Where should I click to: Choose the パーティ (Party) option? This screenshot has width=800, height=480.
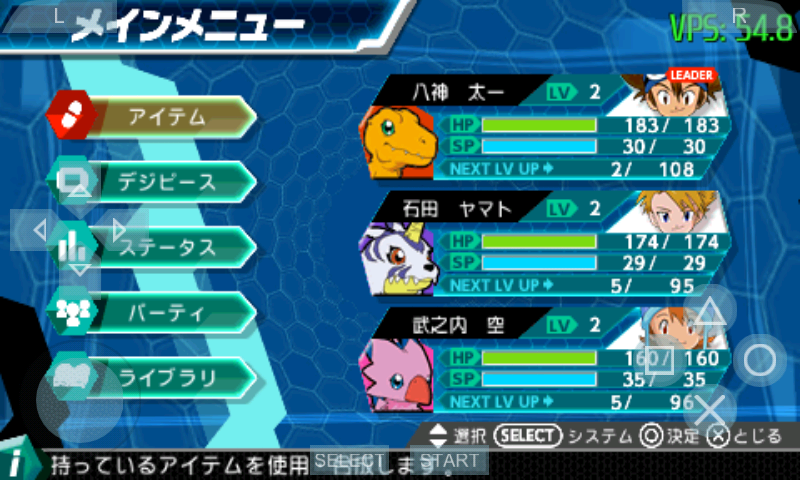tap(165, 312)
